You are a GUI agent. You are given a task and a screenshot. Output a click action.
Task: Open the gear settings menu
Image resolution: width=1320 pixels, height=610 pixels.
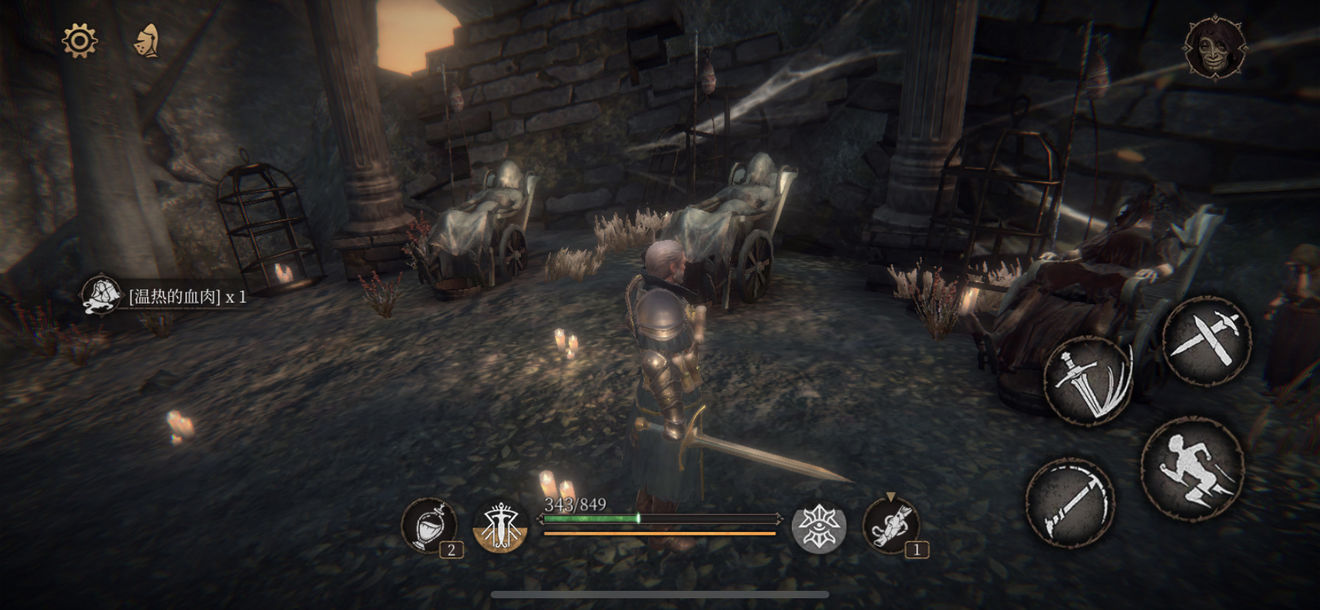click(x=79, y=40)
